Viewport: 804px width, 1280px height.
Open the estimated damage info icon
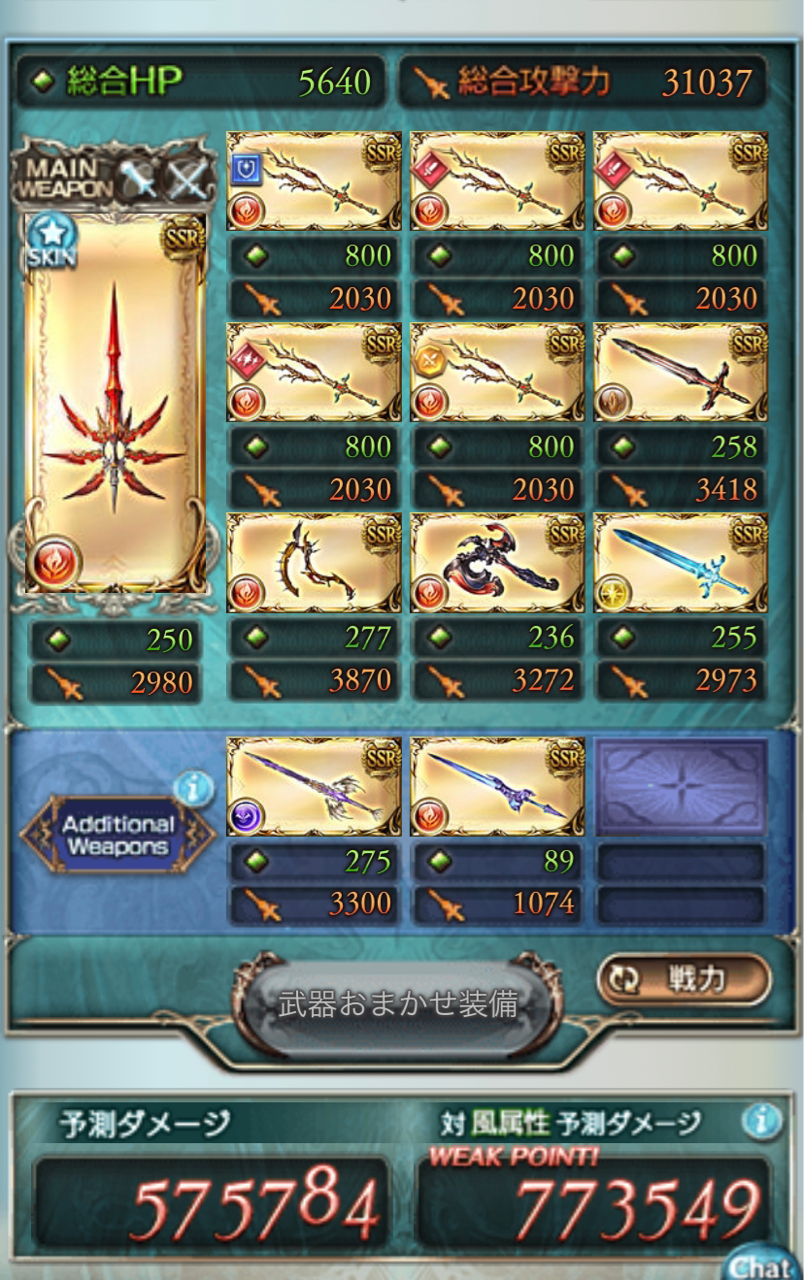(761, 1121)
